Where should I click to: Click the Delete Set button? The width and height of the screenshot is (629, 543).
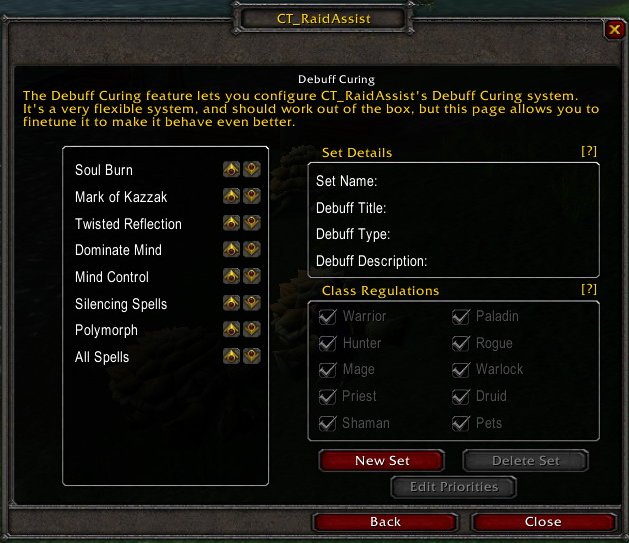tap(526, 461)
